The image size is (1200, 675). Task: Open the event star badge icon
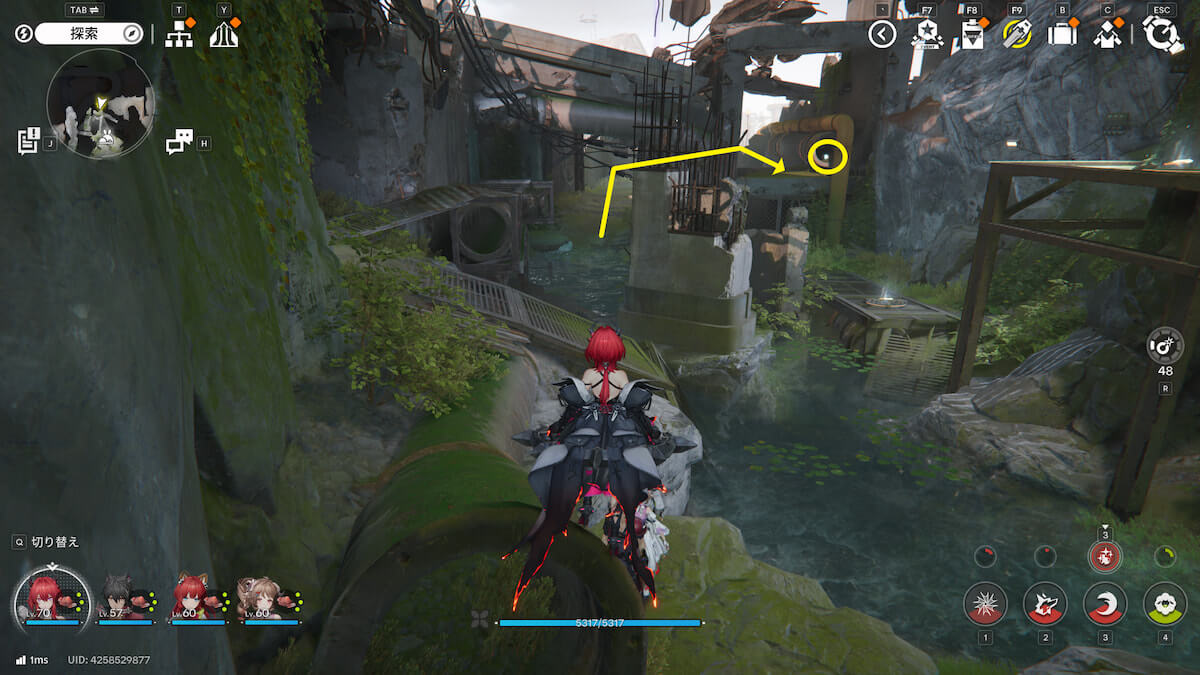926,35
